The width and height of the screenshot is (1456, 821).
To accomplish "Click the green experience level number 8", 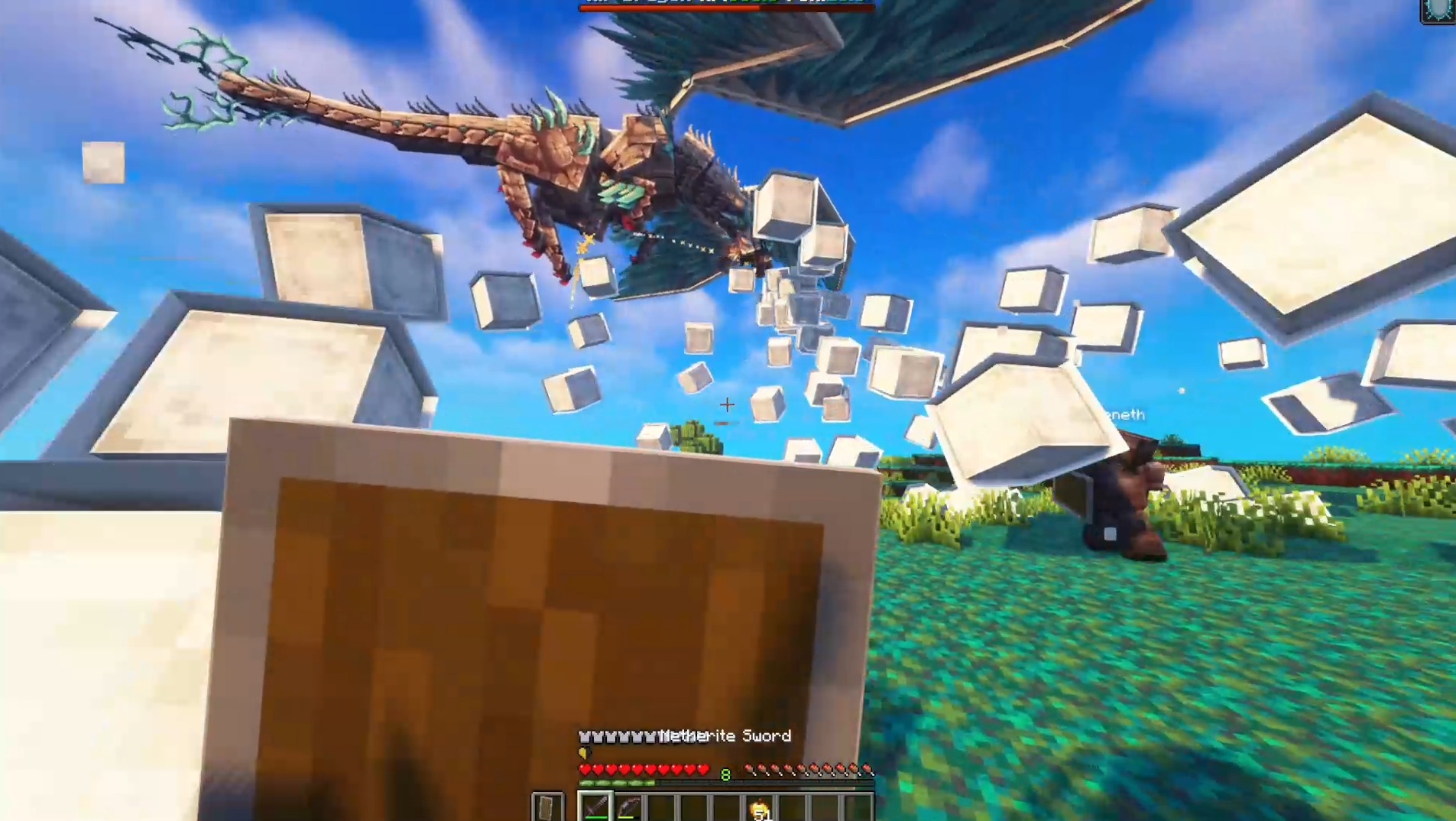I will click(x=725, y=774).
